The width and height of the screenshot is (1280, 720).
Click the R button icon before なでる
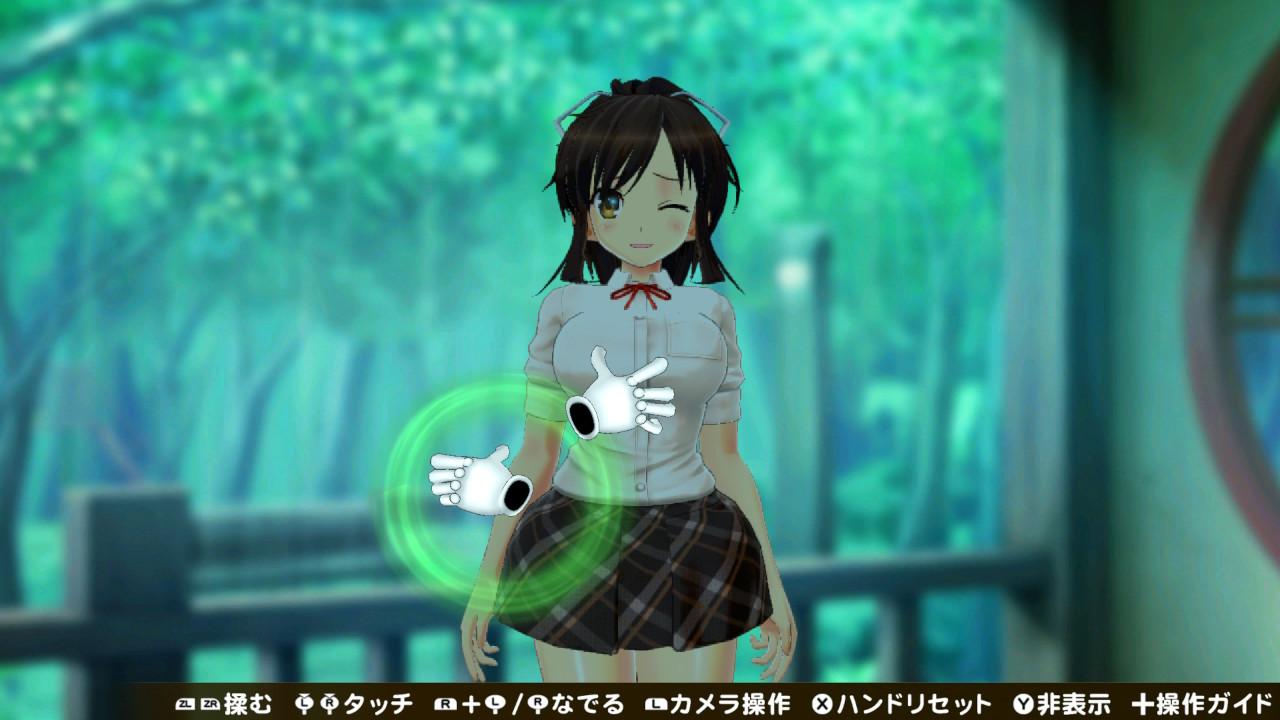point(444,704)
